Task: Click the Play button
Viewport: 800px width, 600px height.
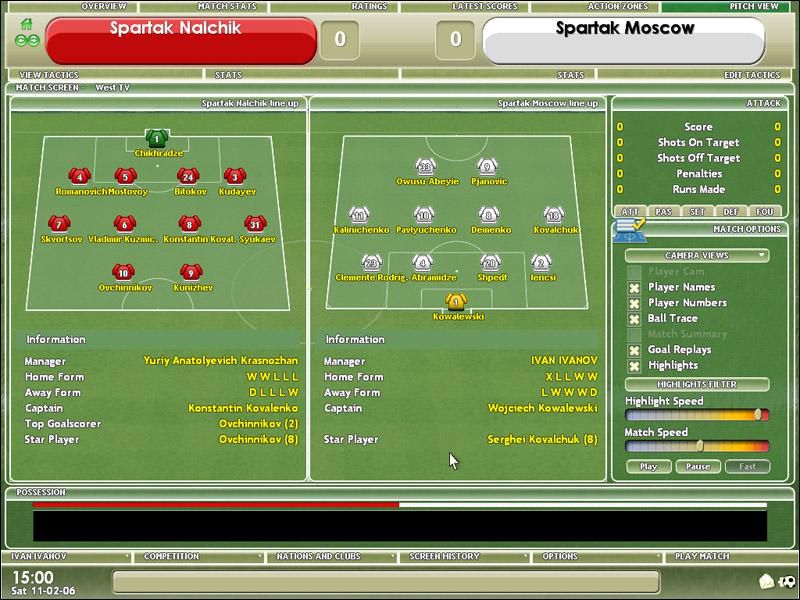Action: click(648, 467)
